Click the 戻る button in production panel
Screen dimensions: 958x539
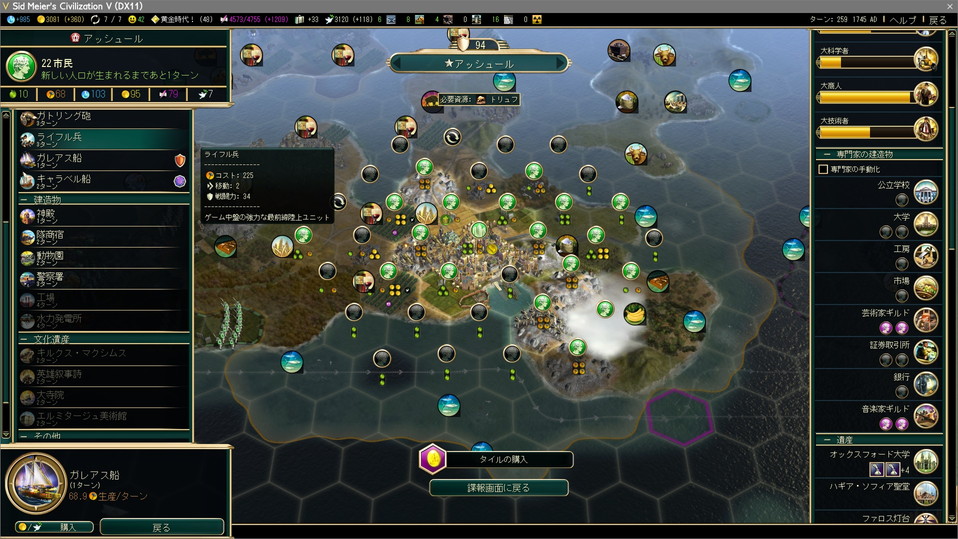pyautogui.click(x=161, y=527)
